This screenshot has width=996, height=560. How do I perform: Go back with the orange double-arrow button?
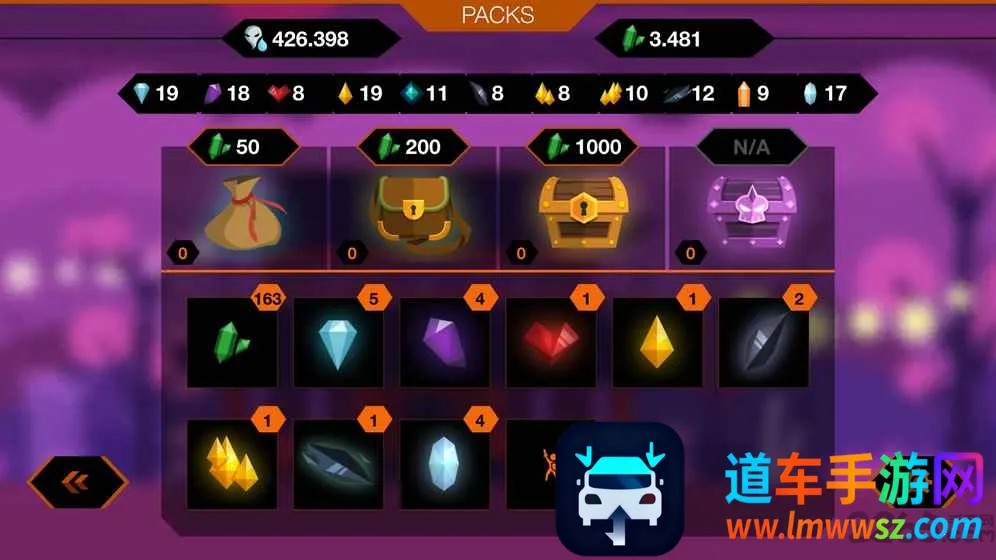click(77, 482)
